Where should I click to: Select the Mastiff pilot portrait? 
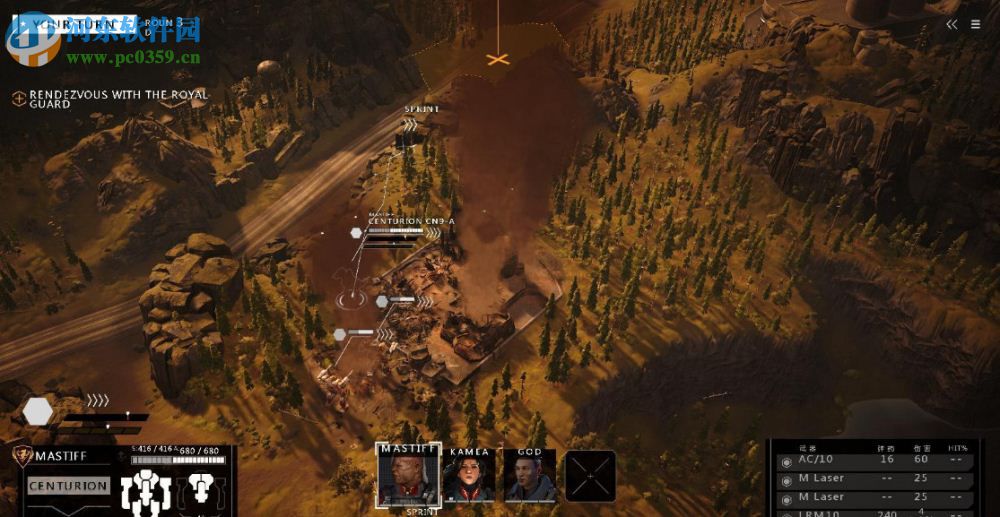pos(408,475)
